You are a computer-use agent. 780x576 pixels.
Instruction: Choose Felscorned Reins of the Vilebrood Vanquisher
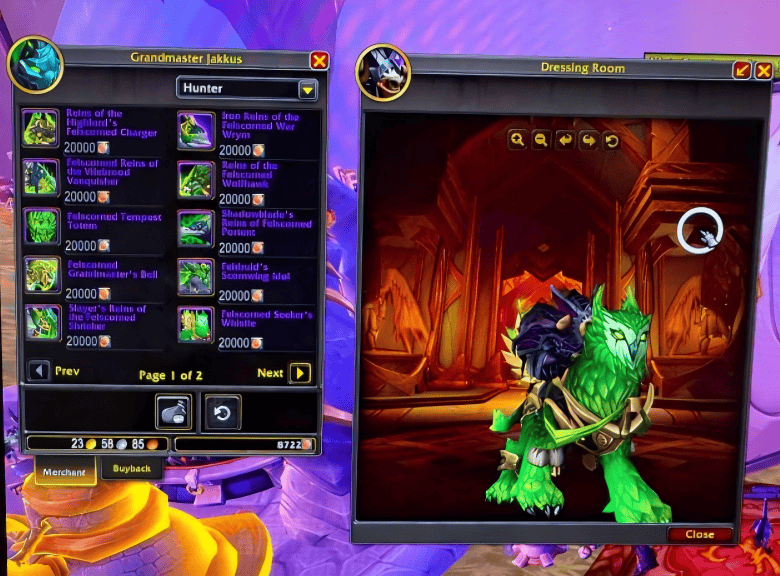[x=41, y=177]
